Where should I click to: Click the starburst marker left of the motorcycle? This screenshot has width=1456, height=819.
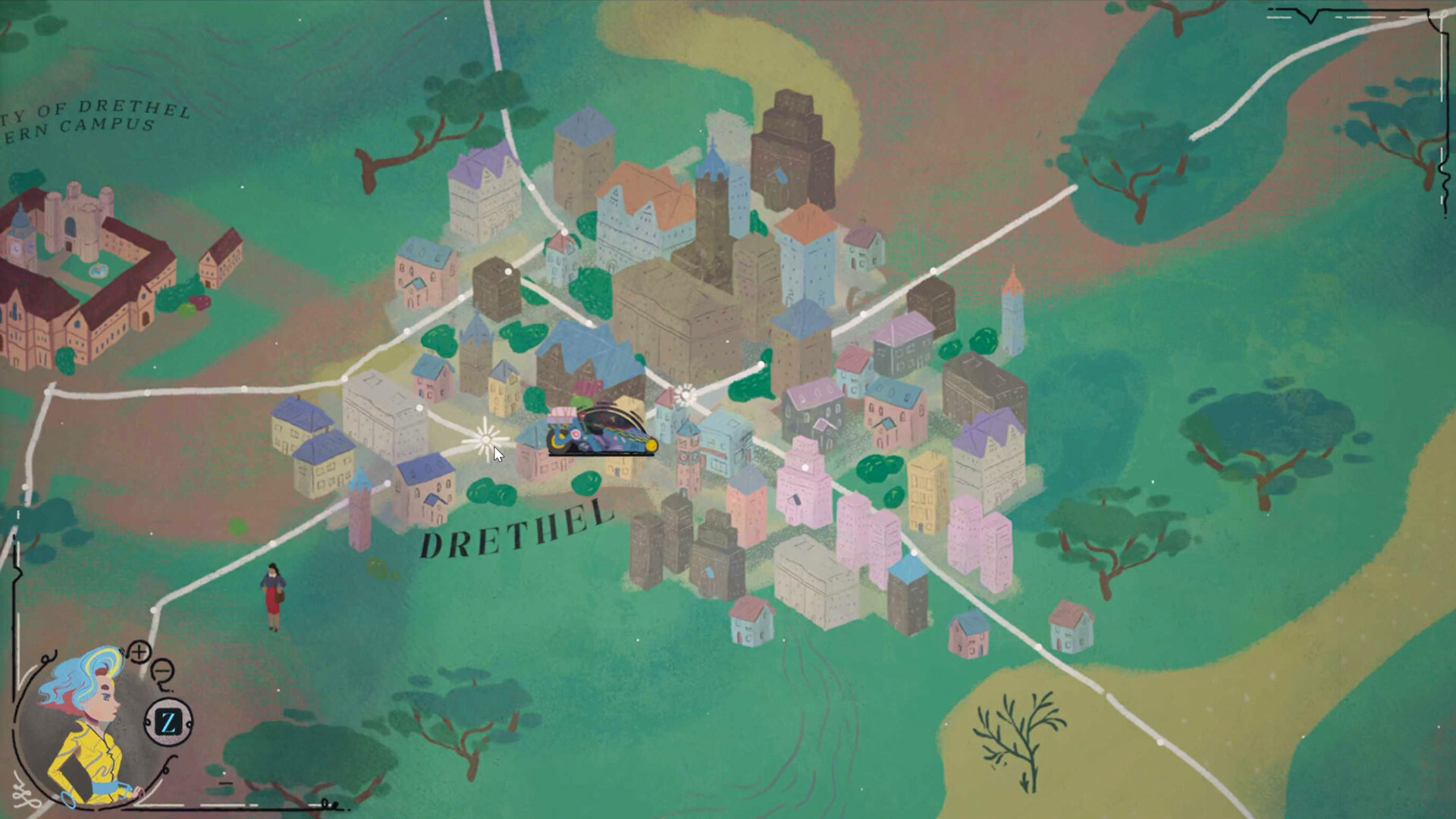pyautogui.click(x=485, y=440)
